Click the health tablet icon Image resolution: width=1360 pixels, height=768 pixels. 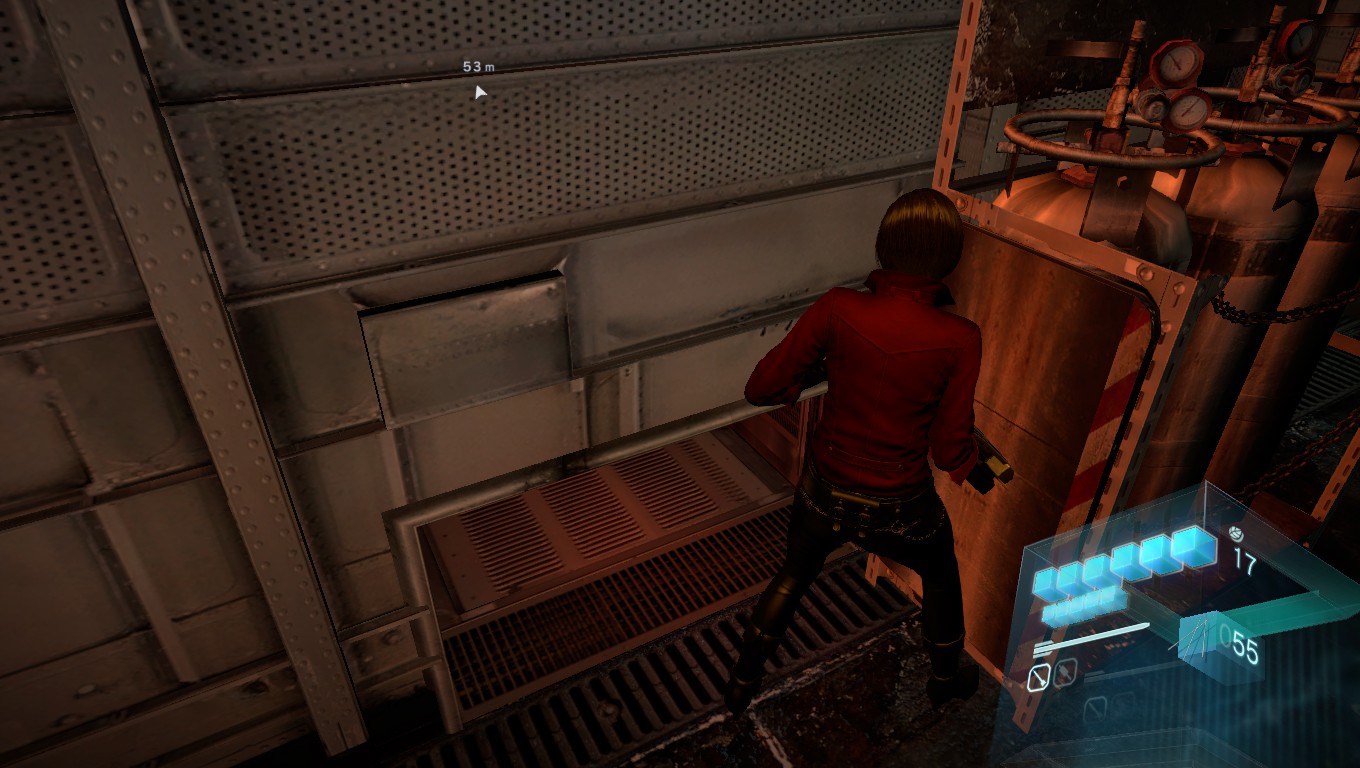[1235, 534]
